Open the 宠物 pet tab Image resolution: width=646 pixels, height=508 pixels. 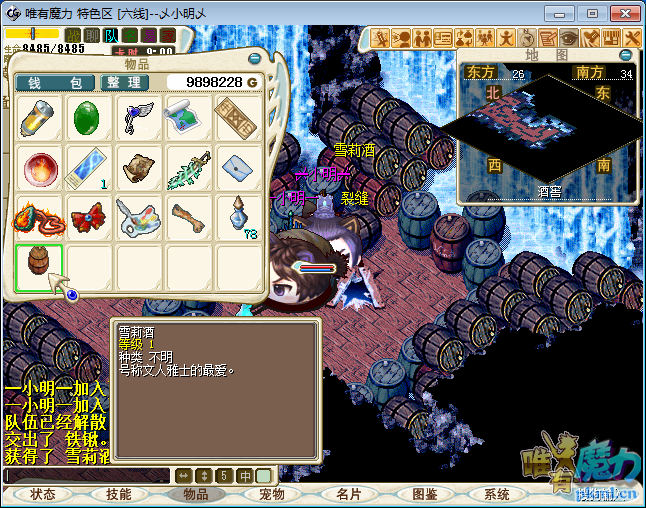(272, 495)
